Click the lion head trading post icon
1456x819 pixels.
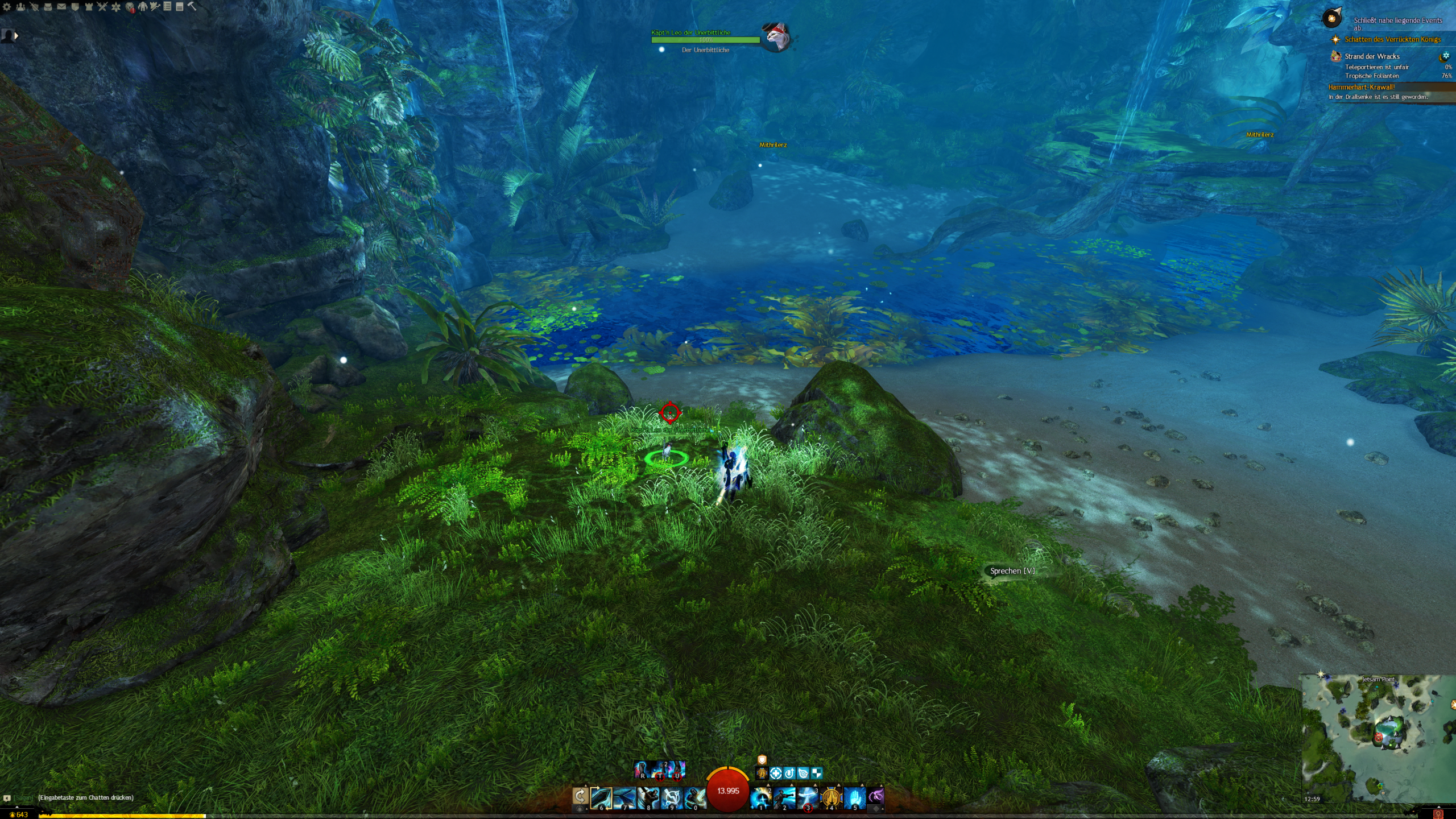point(130,7)
